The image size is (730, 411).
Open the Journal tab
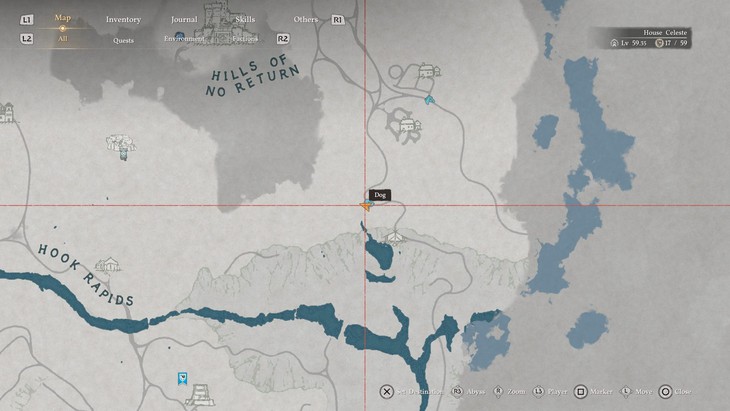[x=184, y=19]
